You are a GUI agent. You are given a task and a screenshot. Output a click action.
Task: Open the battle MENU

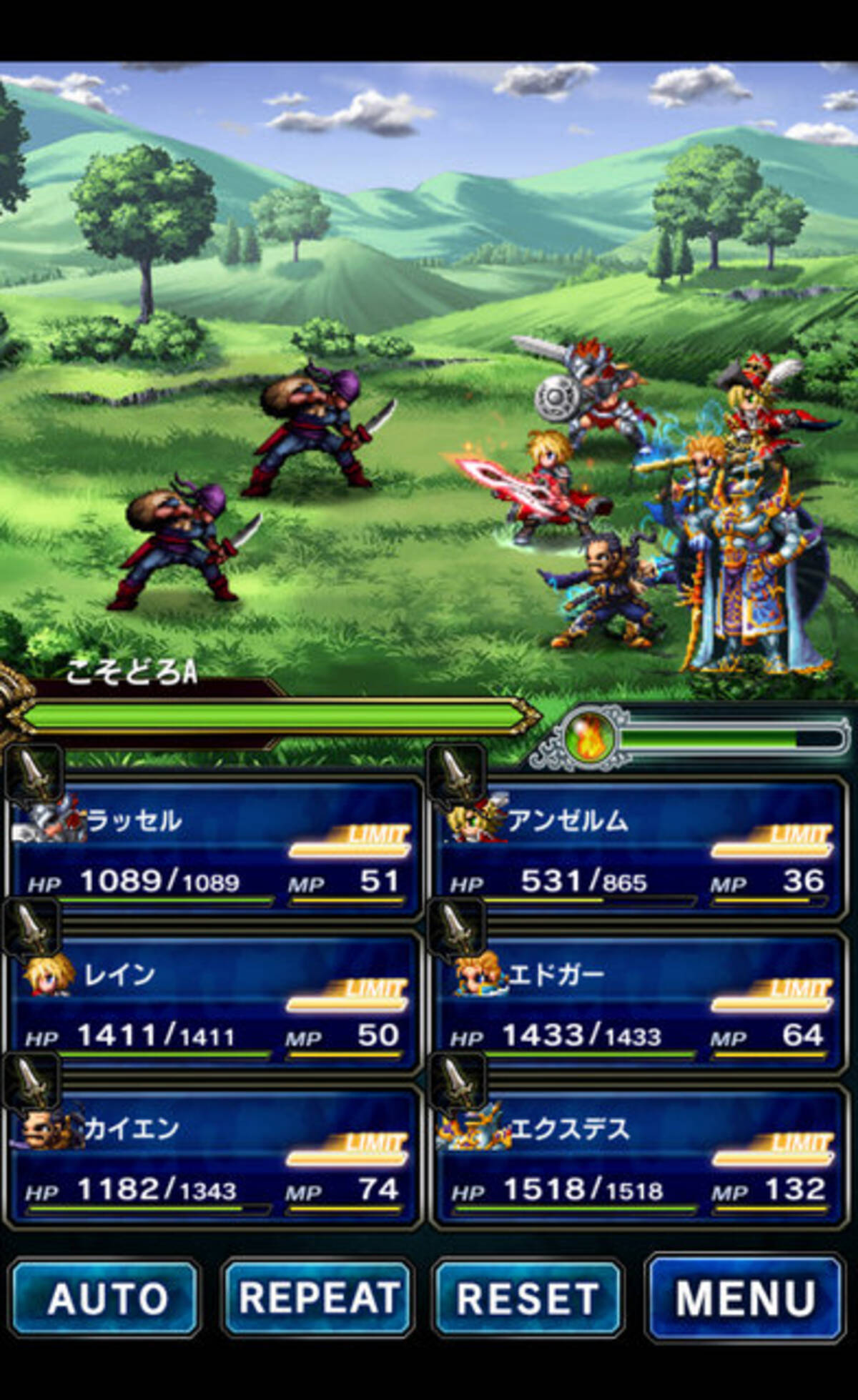pyautogui.click(x=744, y=1297)
